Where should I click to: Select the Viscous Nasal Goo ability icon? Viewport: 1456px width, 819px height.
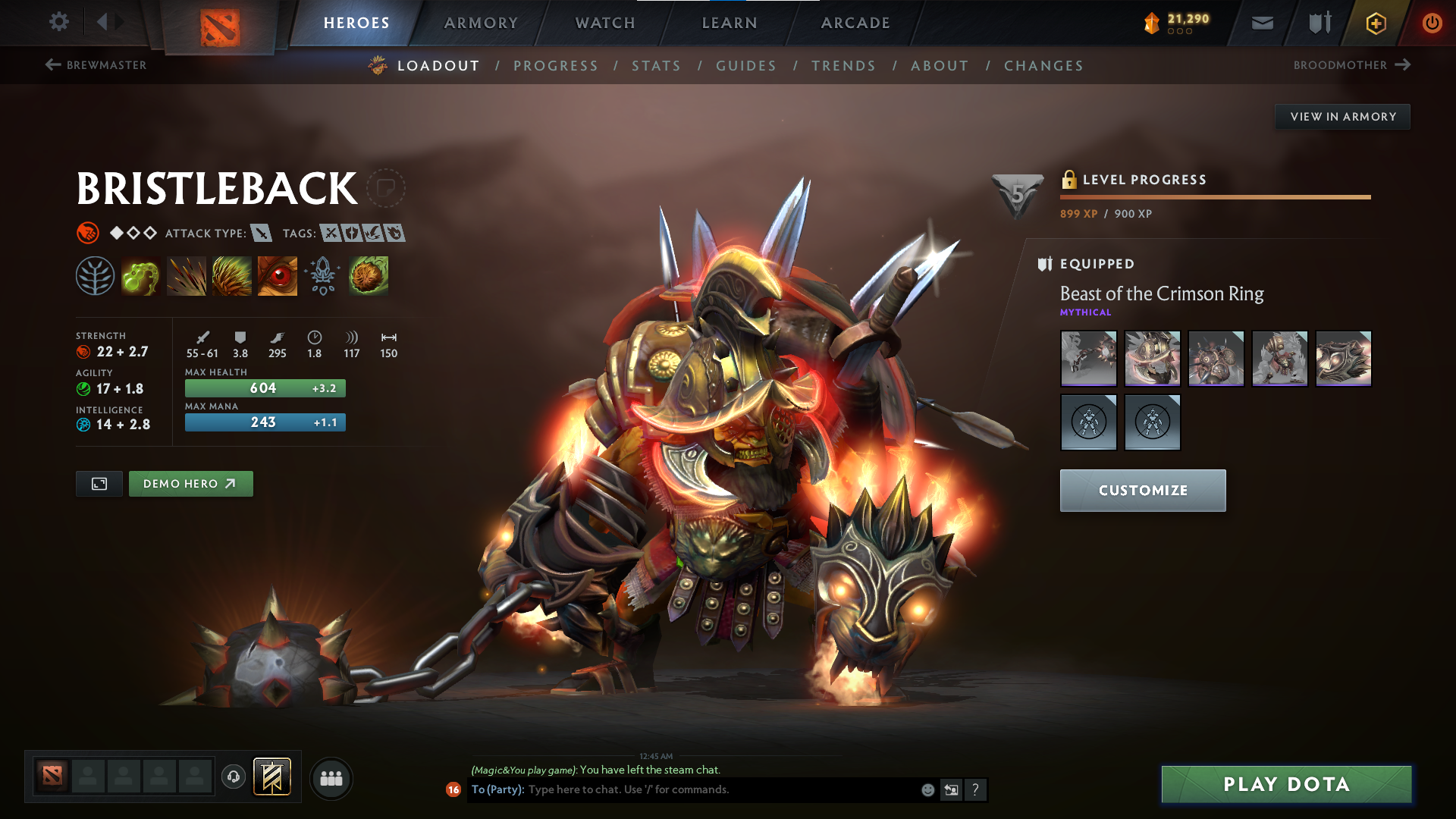click(140, 275)
